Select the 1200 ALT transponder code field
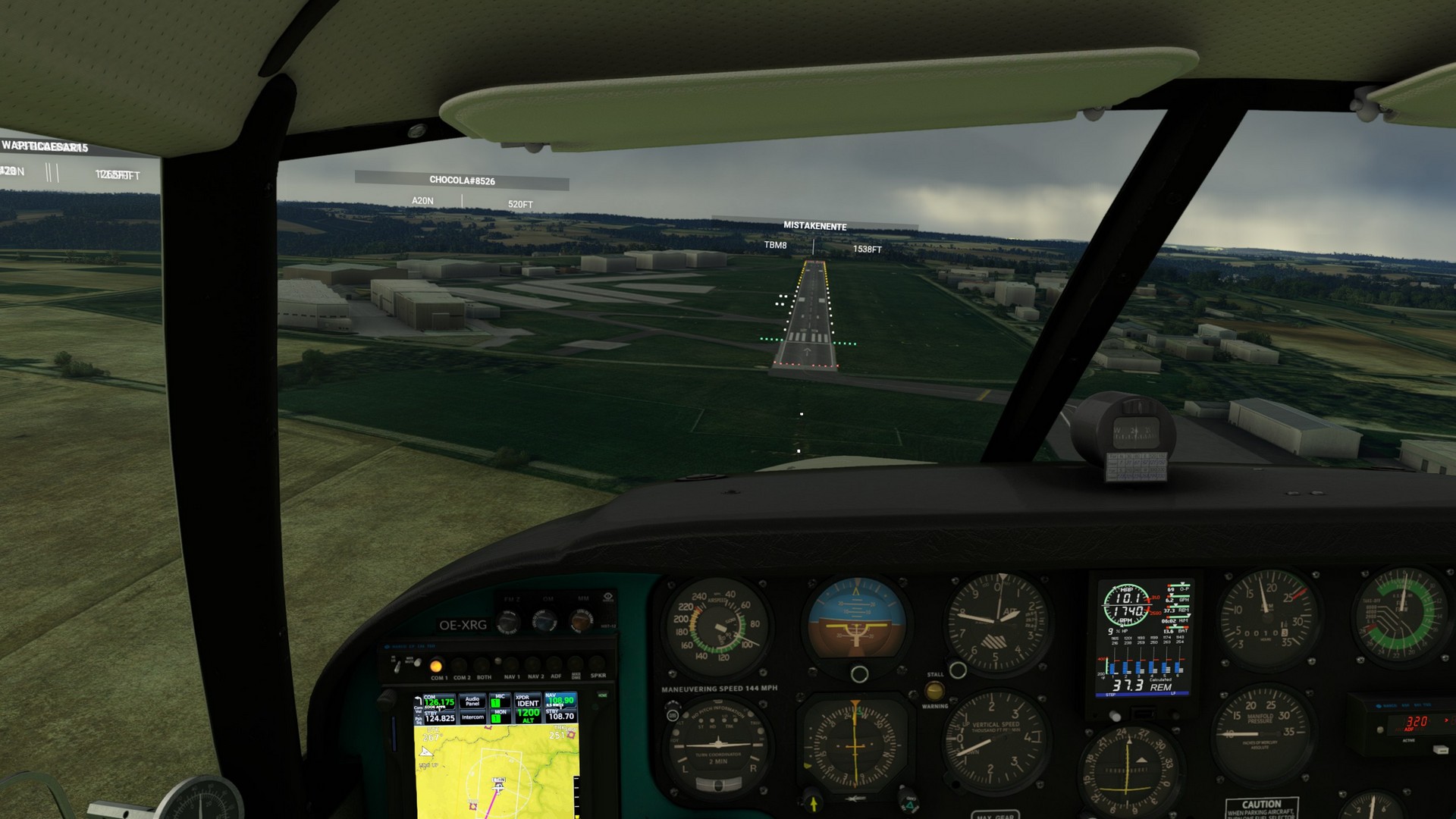Image resolution: width=1456 pixels, height=819 pixels. coord(527,715)
